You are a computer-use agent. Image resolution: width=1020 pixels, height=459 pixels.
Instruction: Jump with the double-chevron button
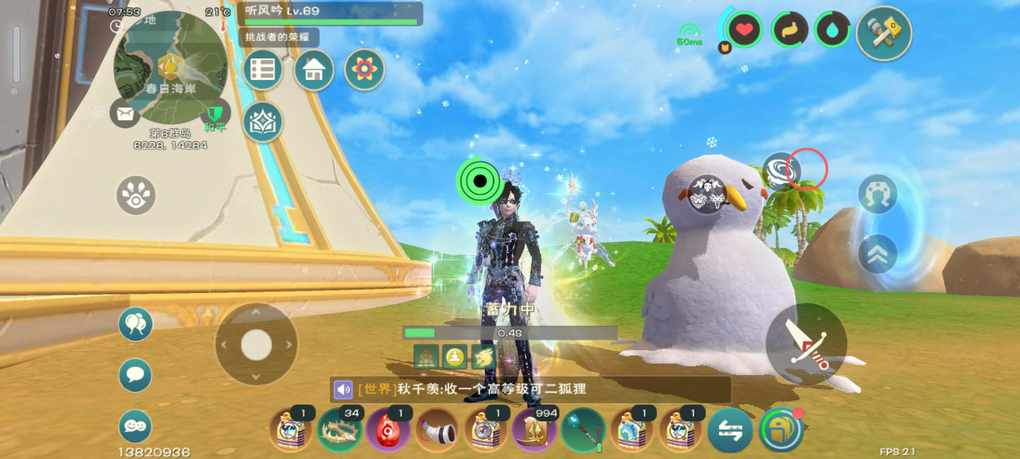click(877, 253)
